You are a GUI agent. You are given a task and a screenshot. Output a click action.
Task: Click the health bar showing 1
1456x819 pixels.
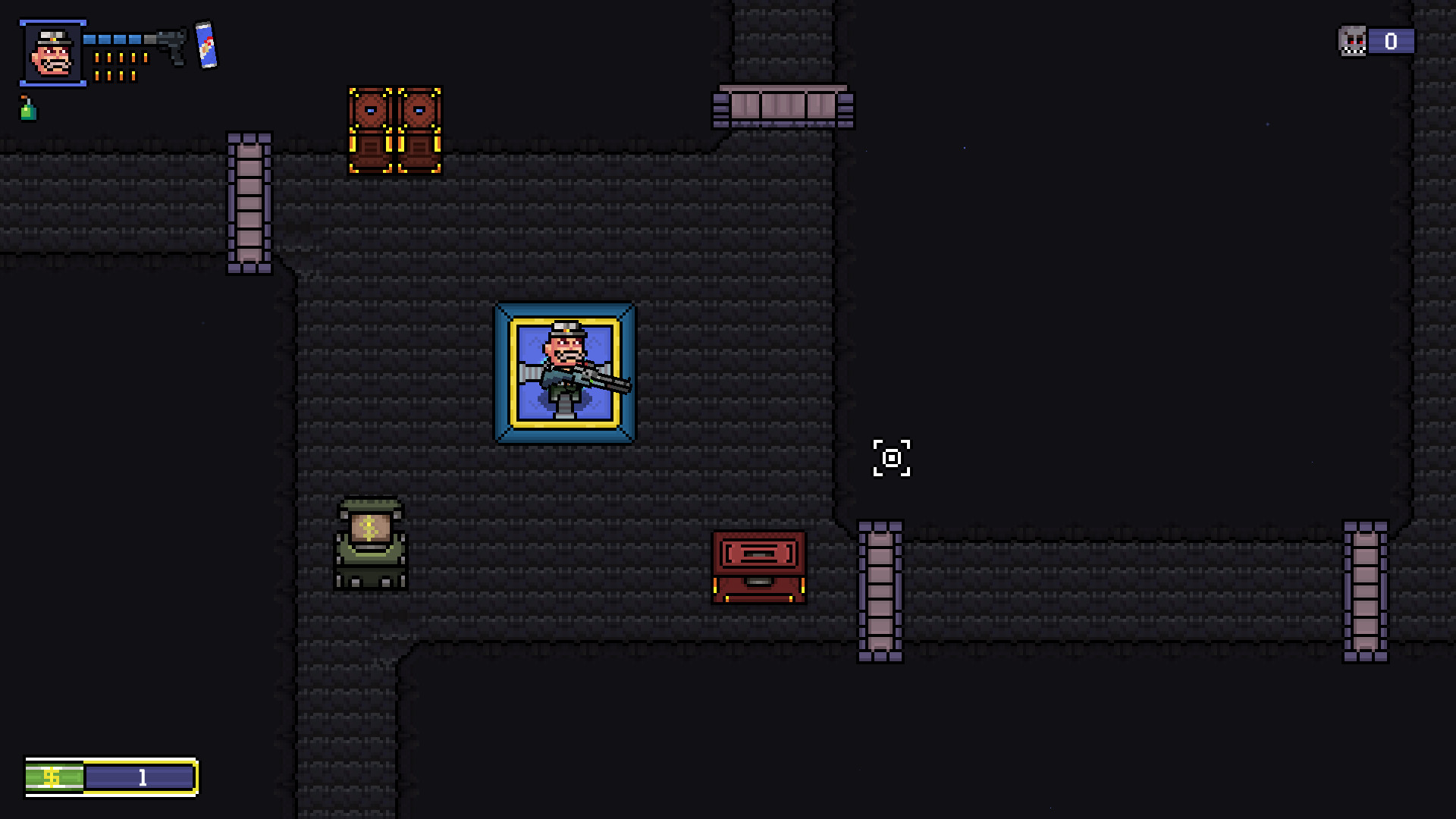coord(140,777)
